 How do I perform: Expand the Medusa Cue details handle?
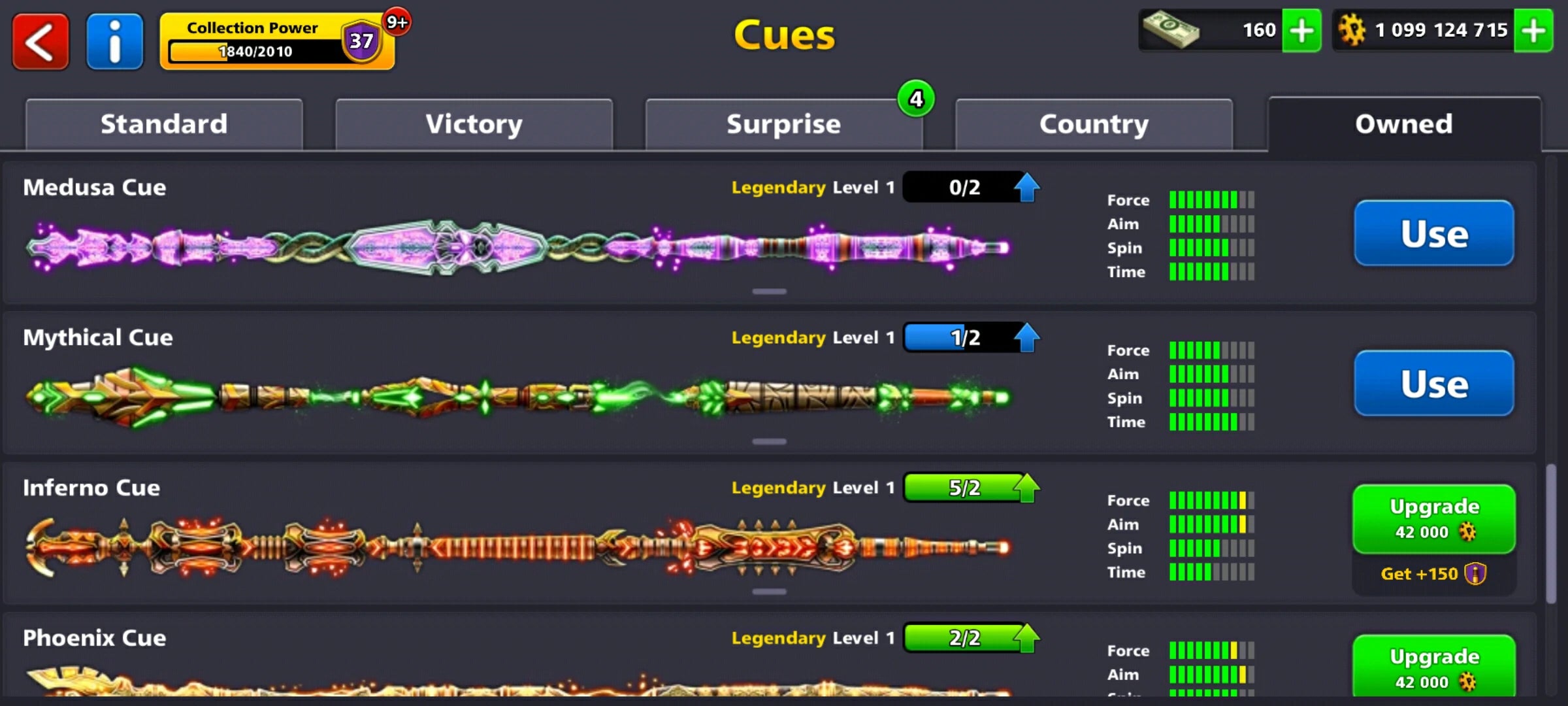click(770, 290)
